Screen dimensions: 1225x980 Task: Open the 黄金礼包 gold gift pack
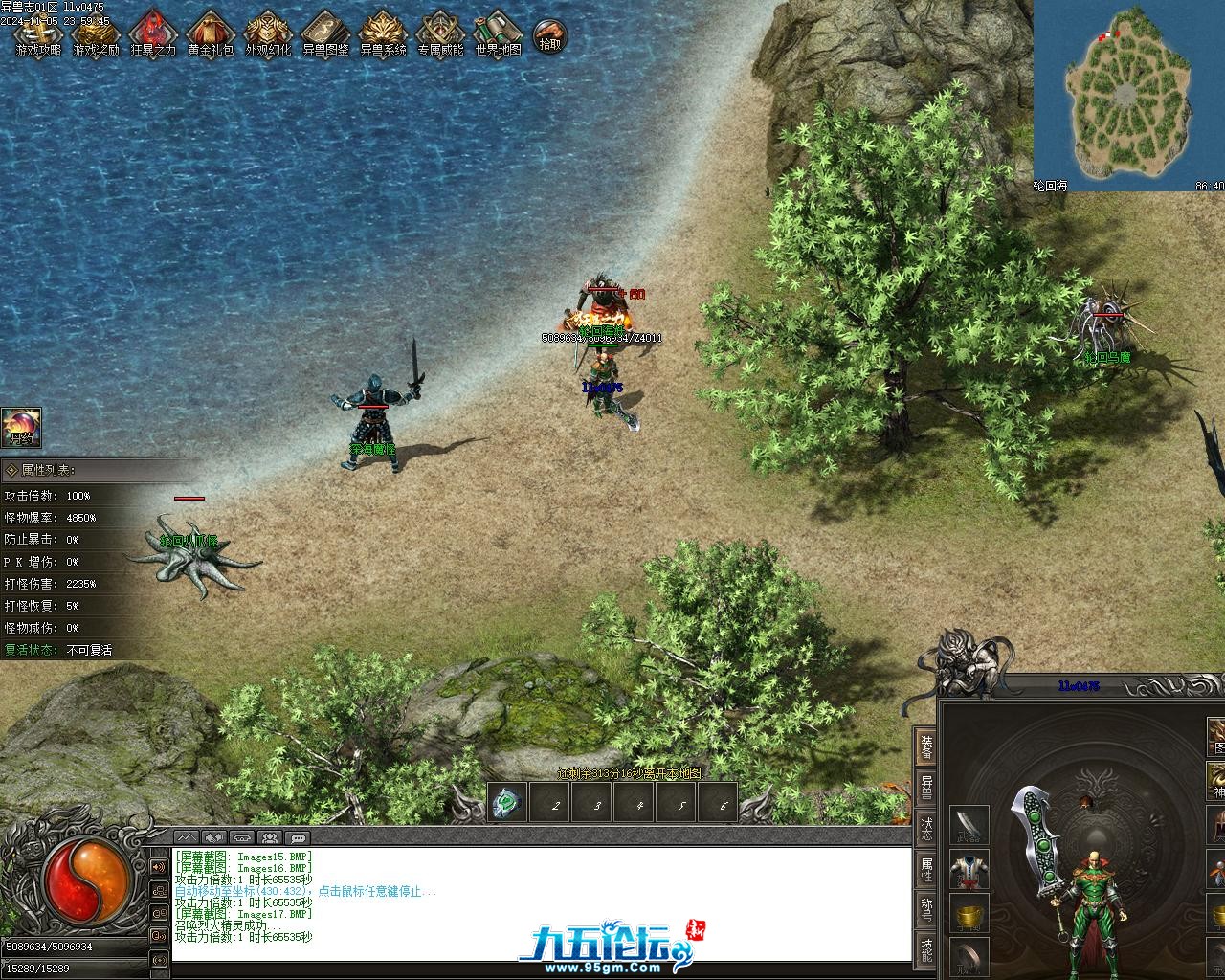(x=211, y=34)
